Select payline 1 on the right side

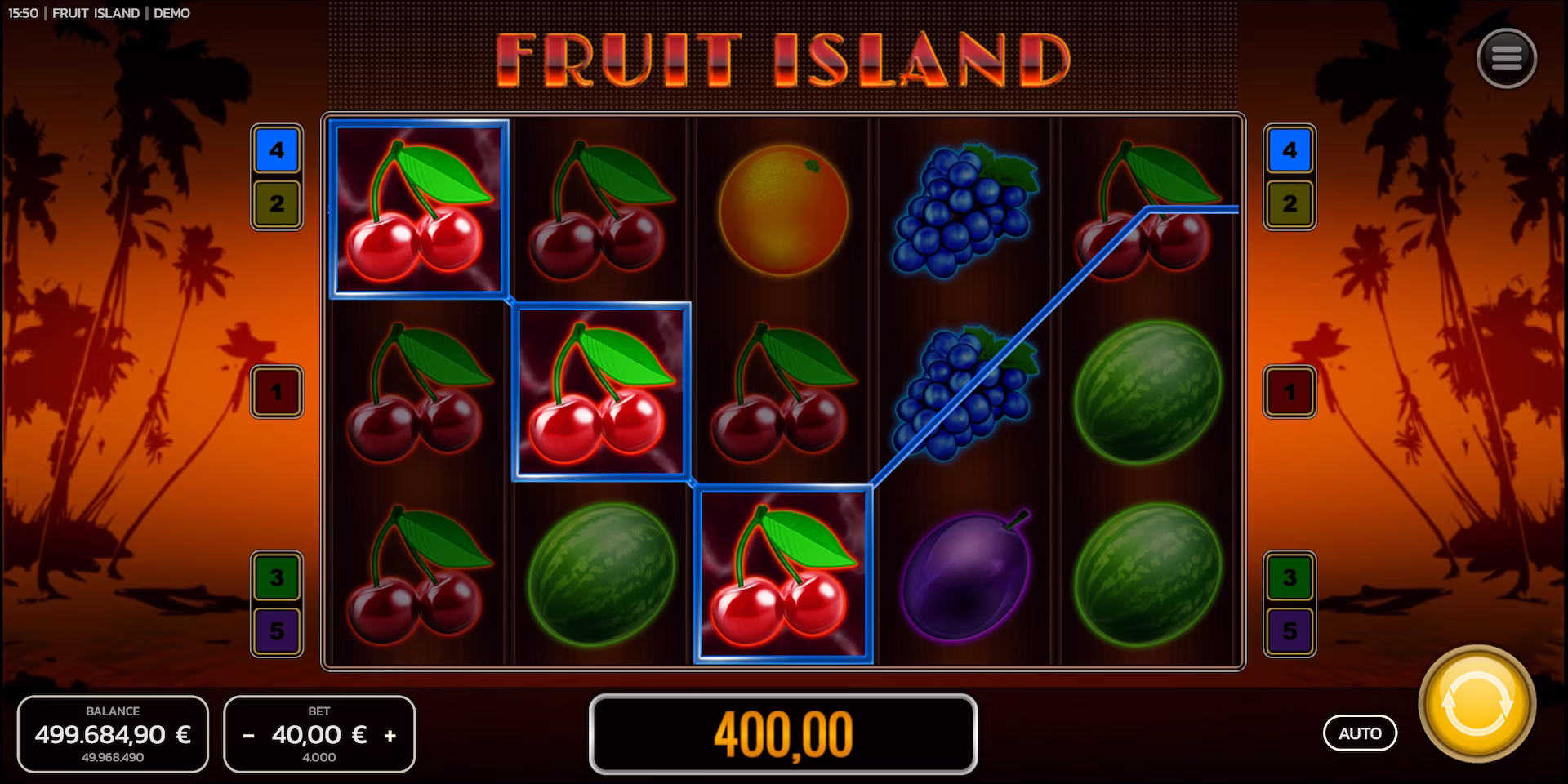[x=1289, y=393]
